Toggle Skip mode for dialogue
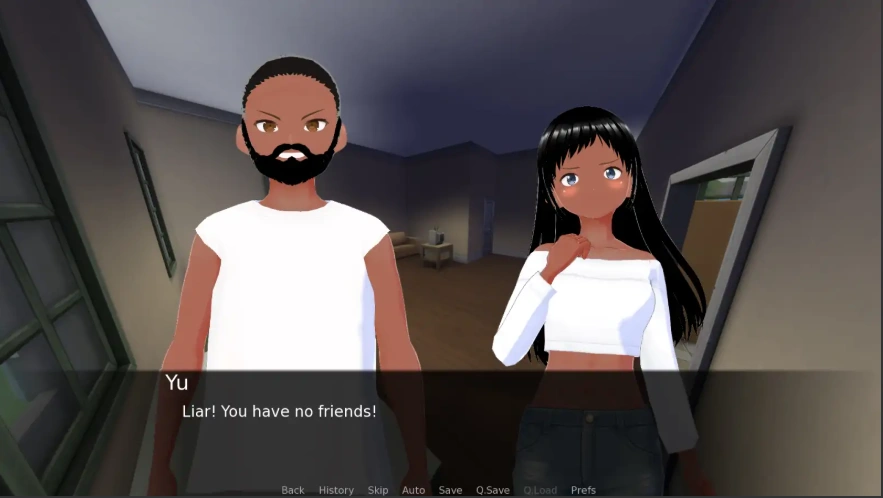 378,490
